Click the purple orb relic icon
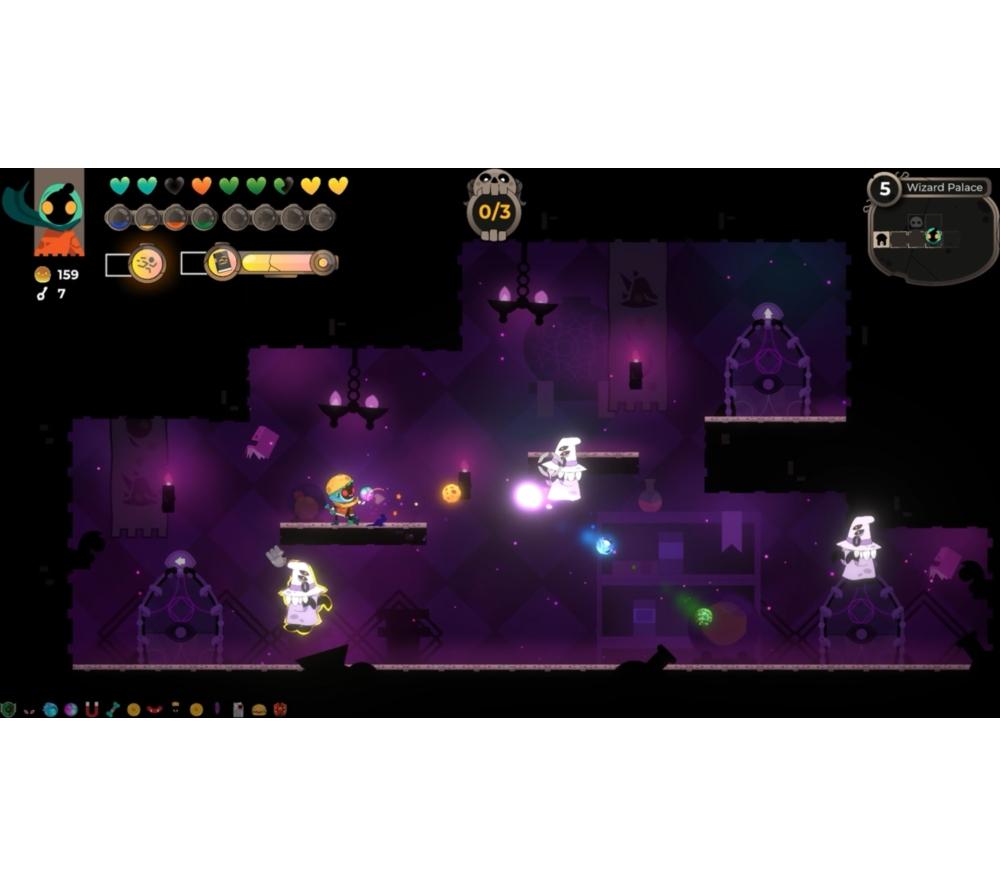The width and height of the screenshot is (1000, 887). (70, 709)
